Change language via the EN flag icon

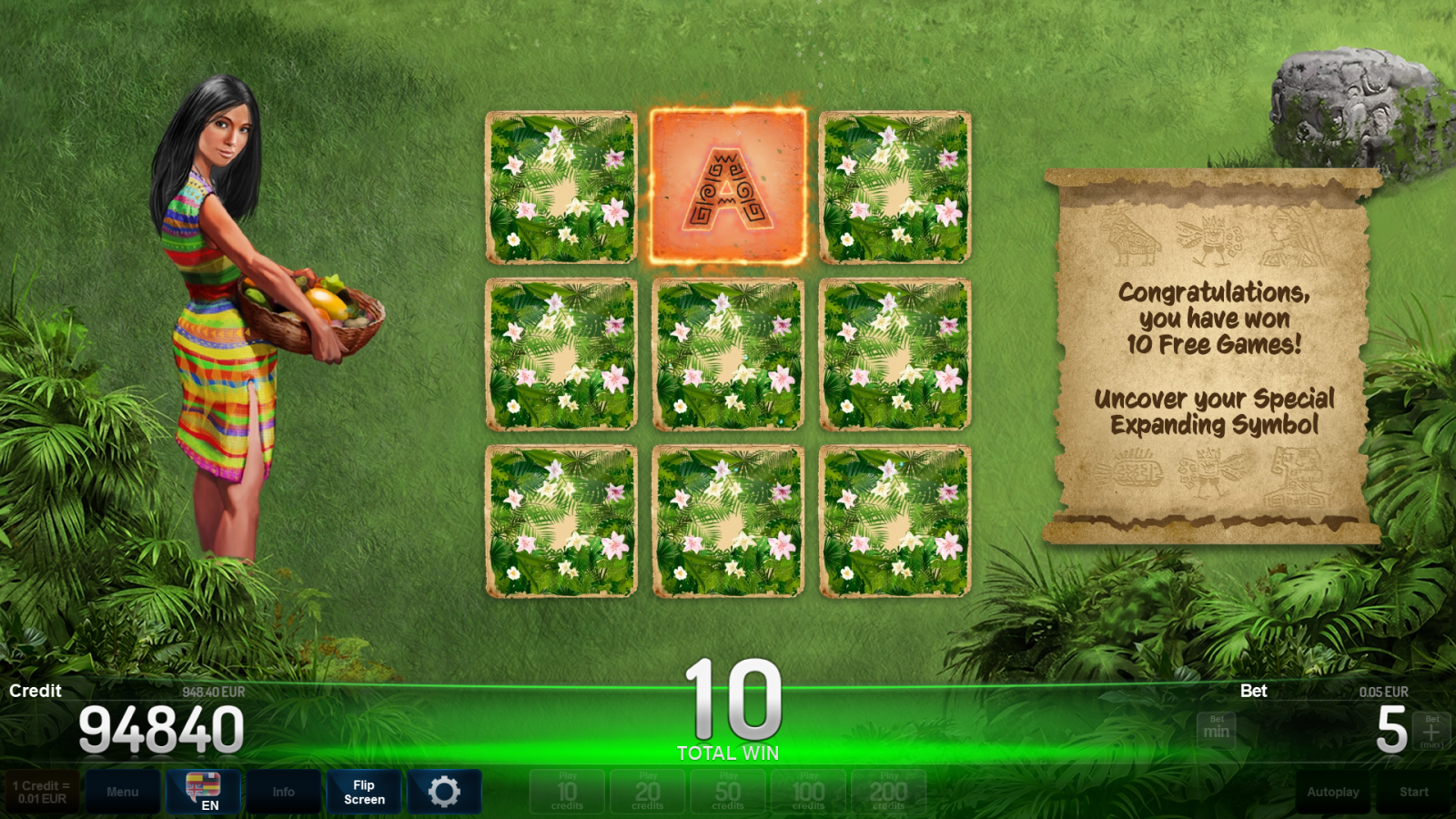[x=202, y=792]
